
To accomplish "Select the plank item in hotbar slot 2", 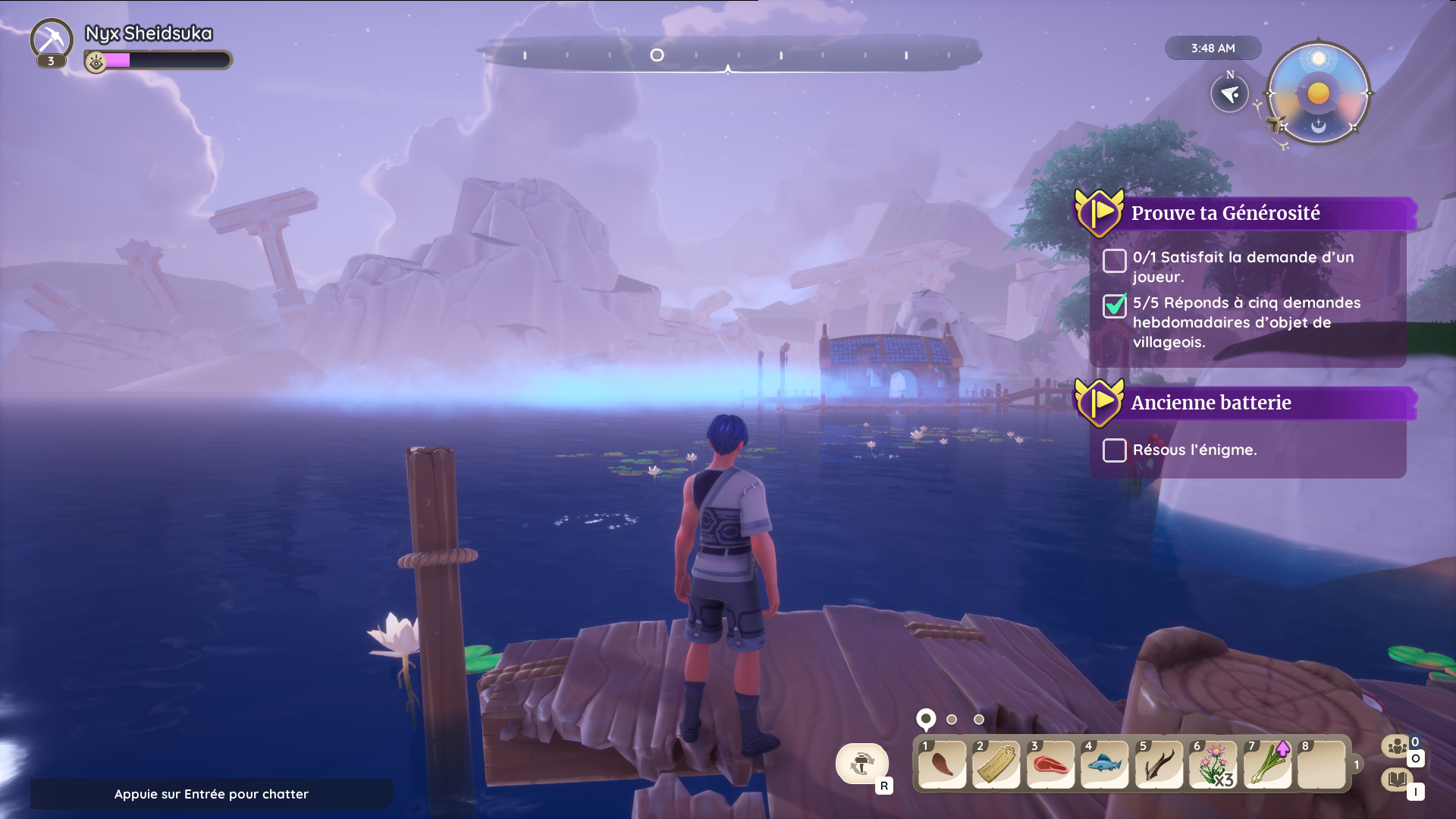I will pos(996,764).
